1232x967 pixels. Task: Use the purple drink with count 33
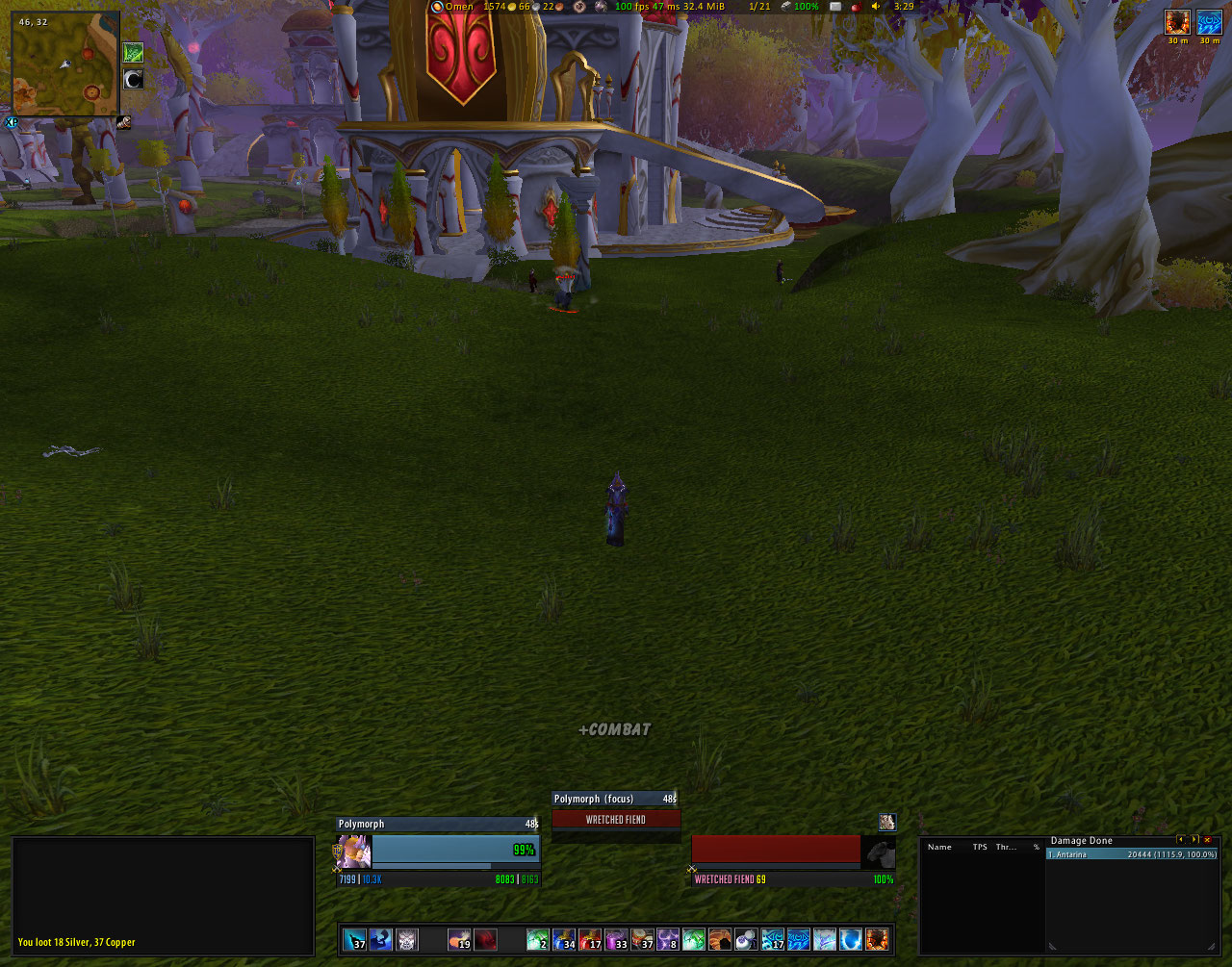tap(616, 939)
